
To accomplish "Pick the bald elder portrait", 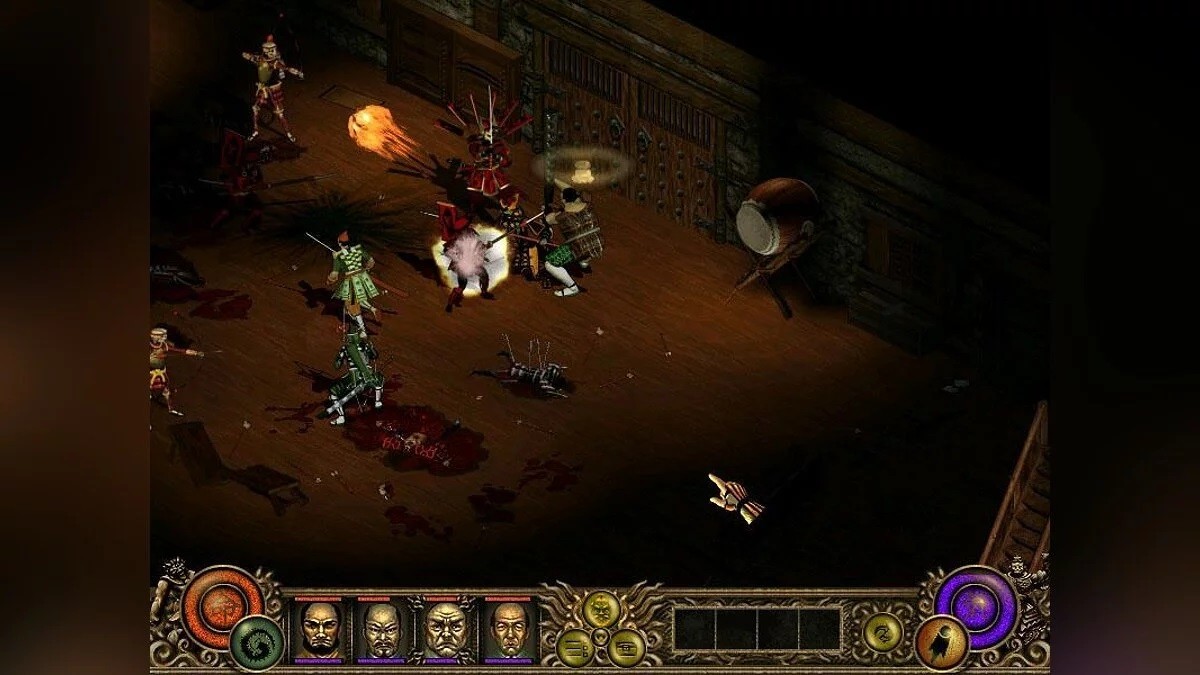I will 510,629.
